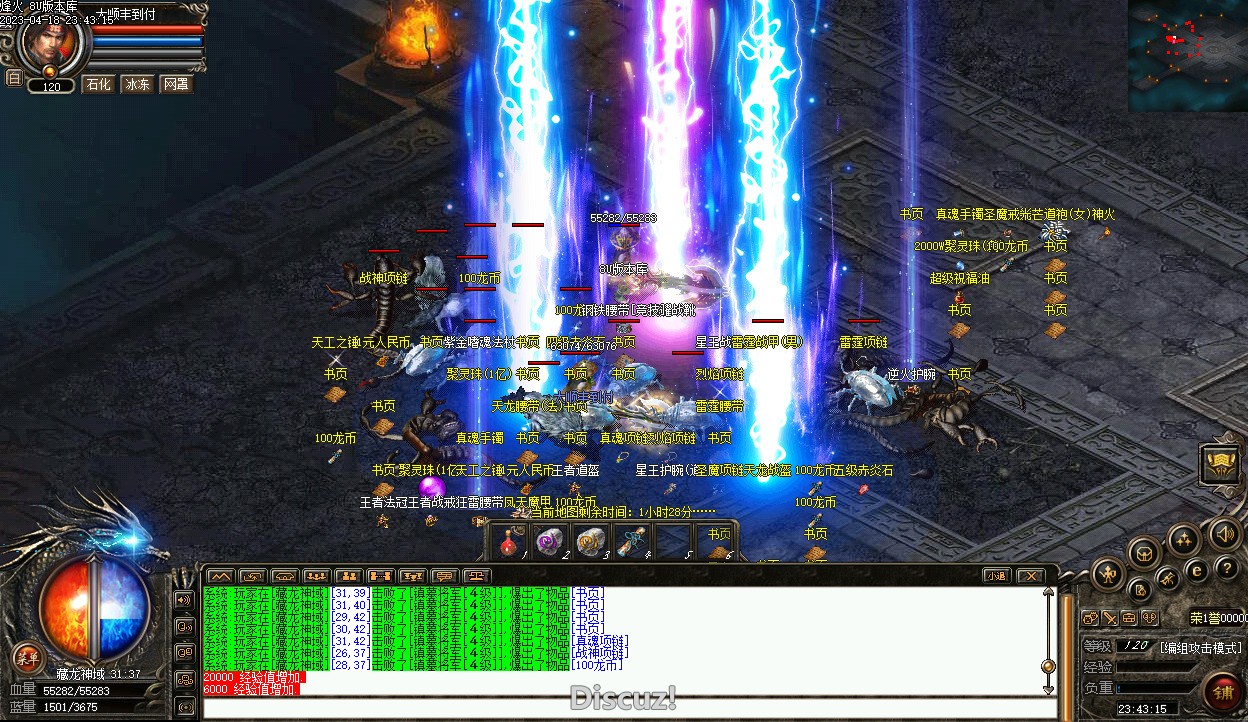Click the 网罩 status button
The image size is (1248, 722).
click(176, 85)
